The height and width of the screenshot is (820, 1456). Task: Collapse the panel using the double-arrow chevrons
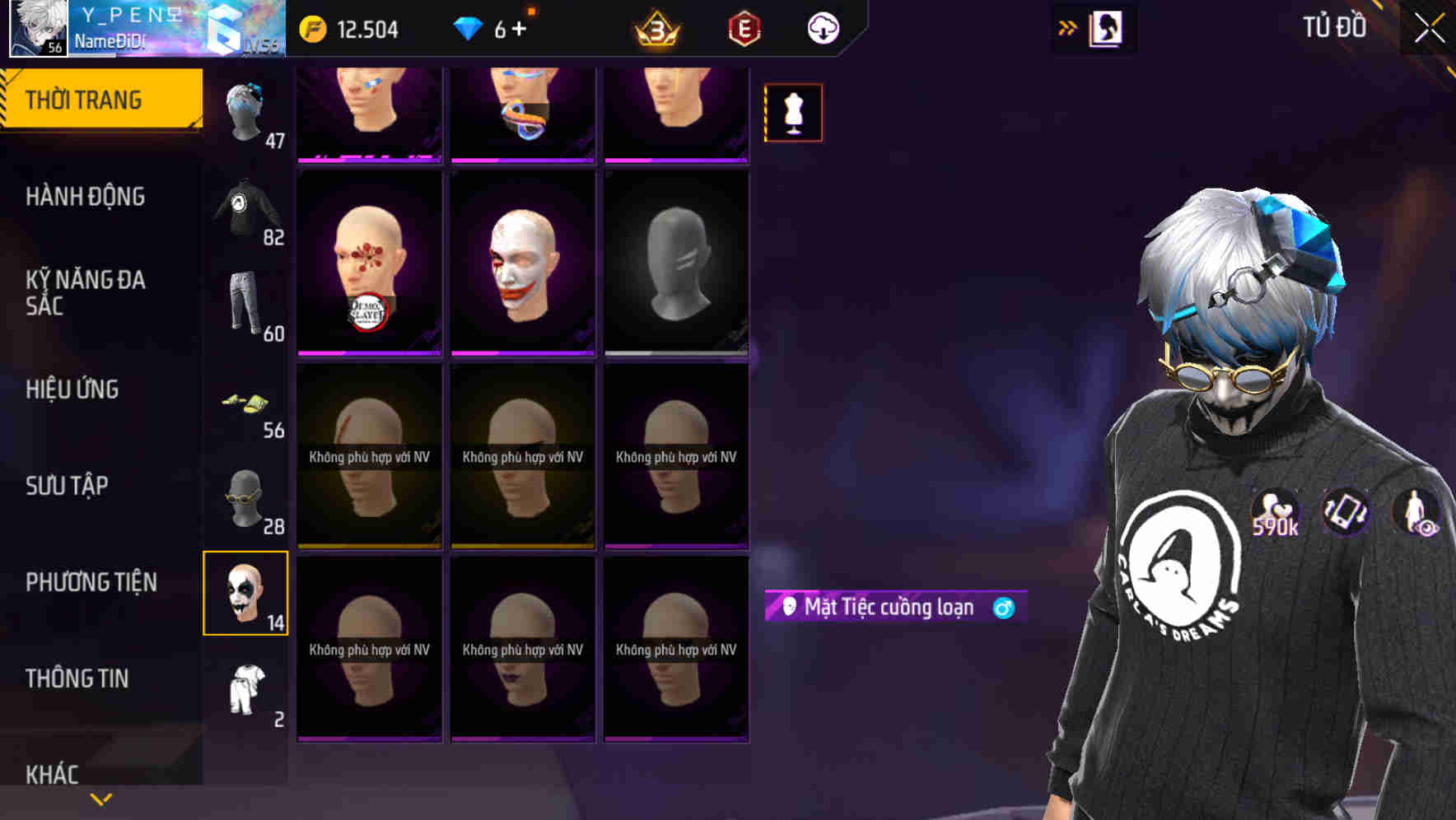click(1068, 26)
